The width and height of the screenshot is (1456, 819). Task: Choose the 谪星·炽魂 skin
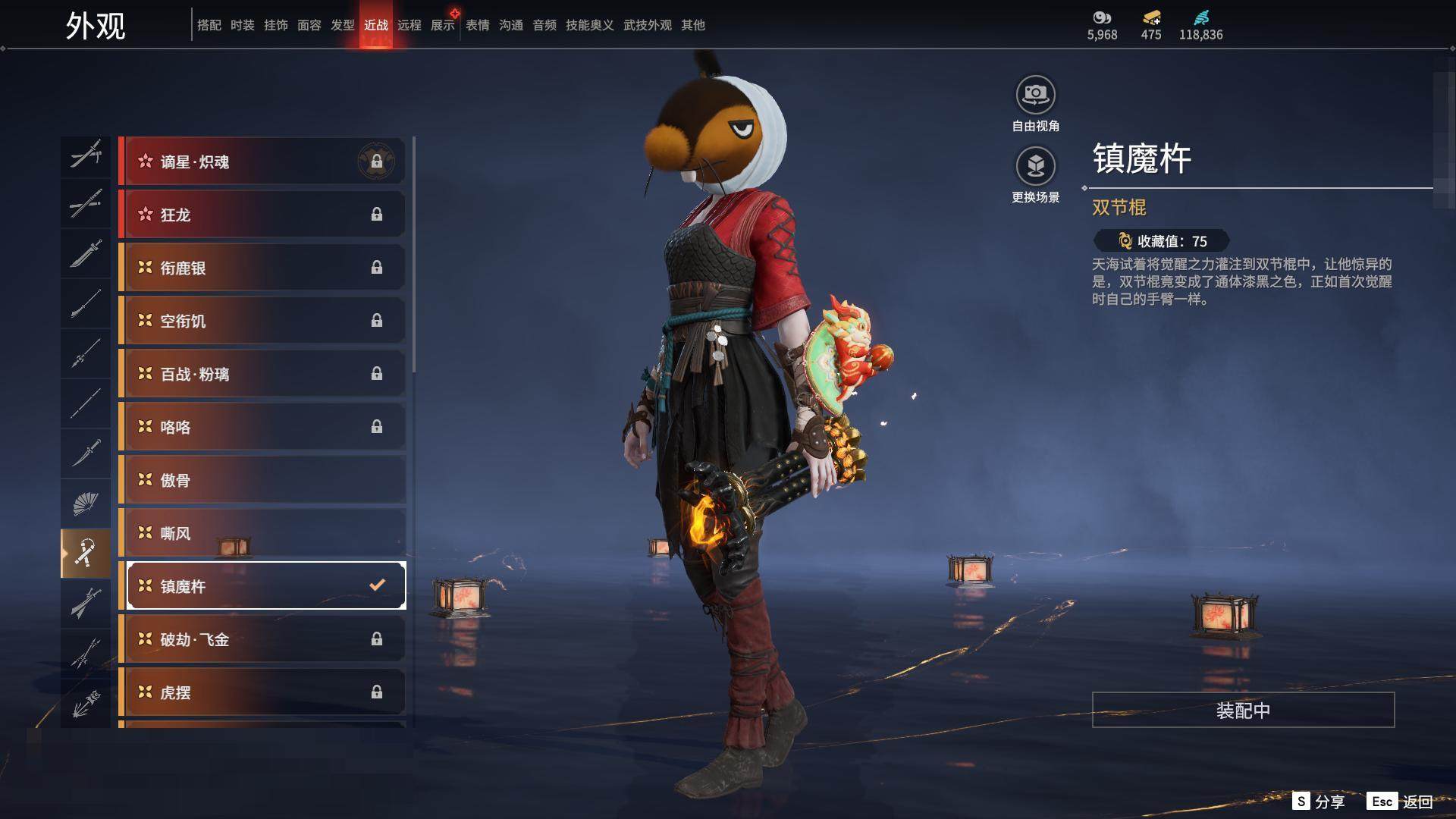pos(262,162)
